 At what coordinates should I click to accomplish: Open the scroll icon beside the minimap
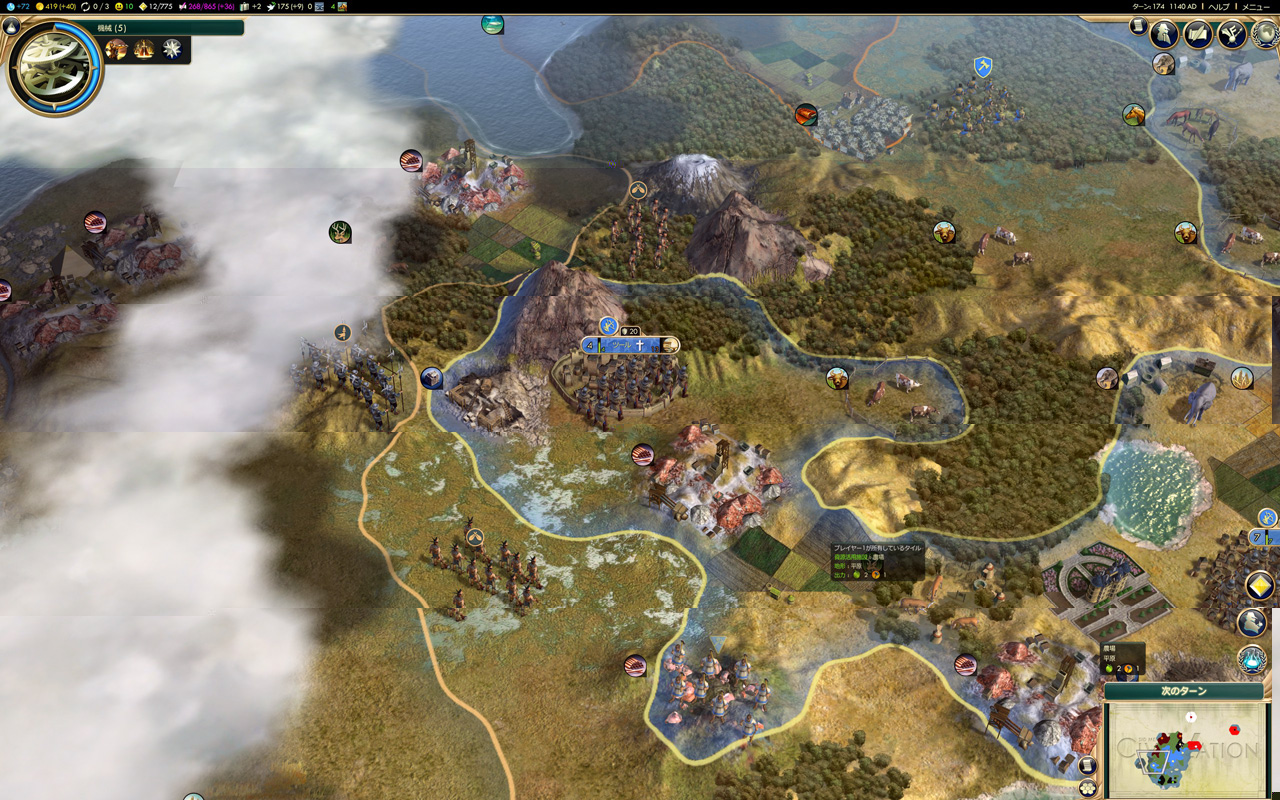click(1088, 766)
